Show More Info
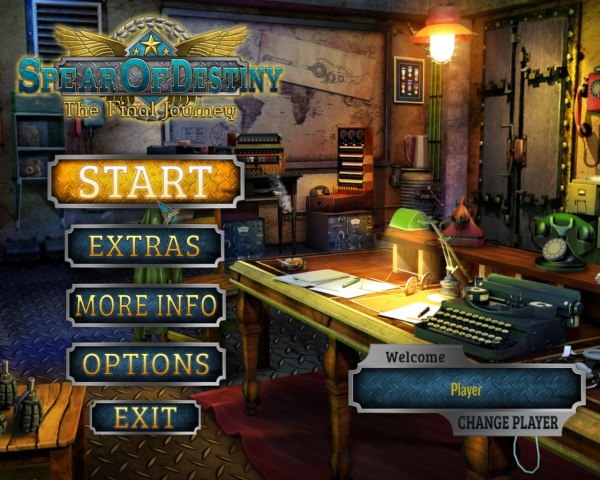 click(145, 305)
